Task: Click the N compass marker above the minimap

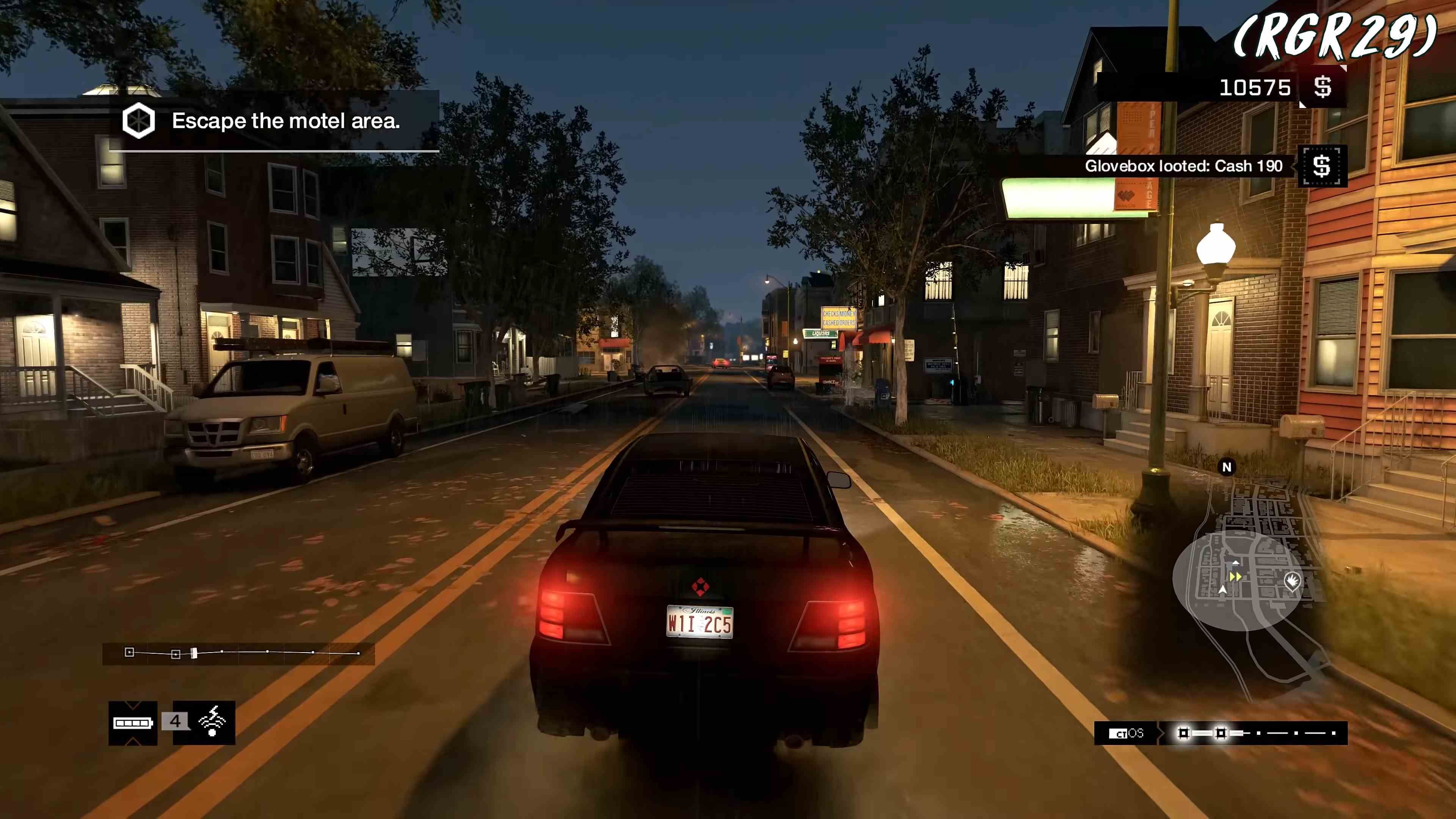Action: click(x=1227, y=467)
